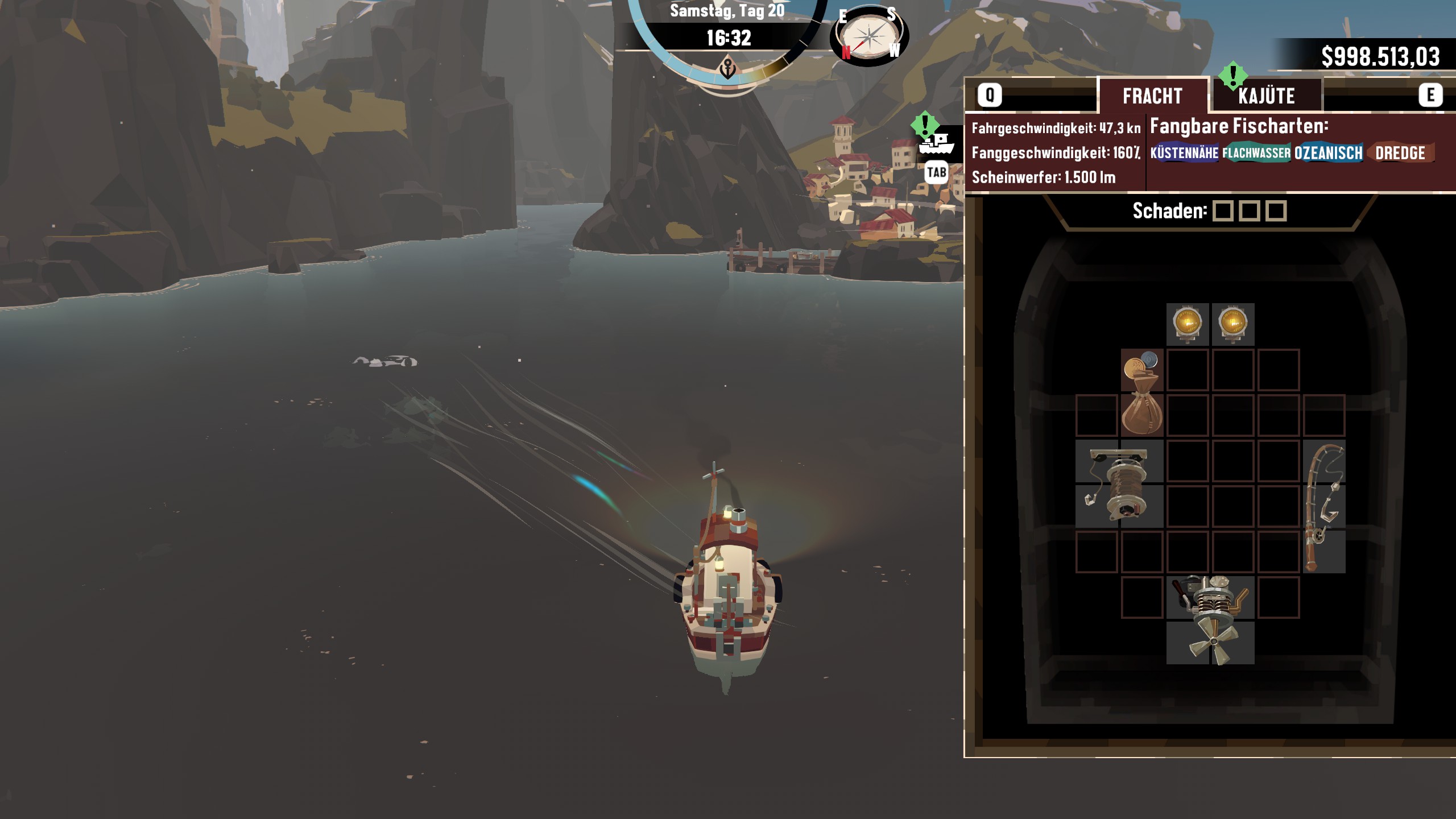This screenshot has width=1456, height=819.
Task: Open the boat icon with green alert
Action: [936, 143]
